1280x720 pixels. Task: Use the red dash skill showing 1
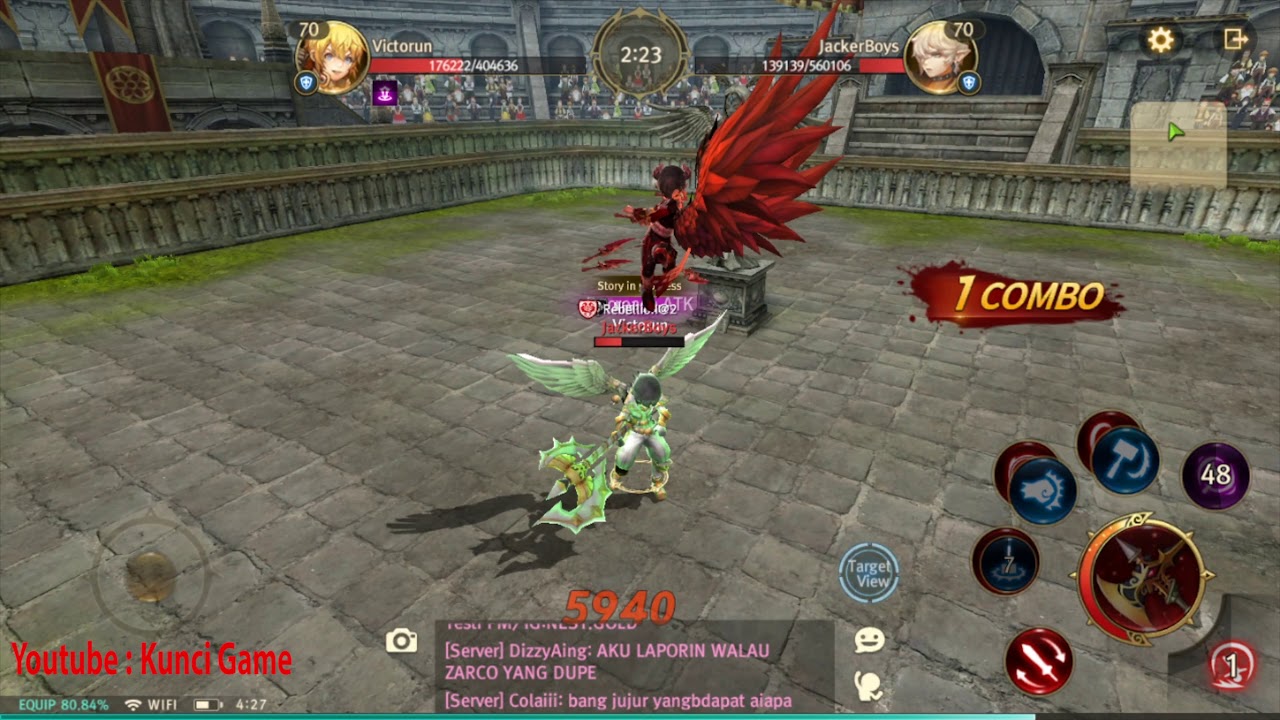(x=1232, y=665)
